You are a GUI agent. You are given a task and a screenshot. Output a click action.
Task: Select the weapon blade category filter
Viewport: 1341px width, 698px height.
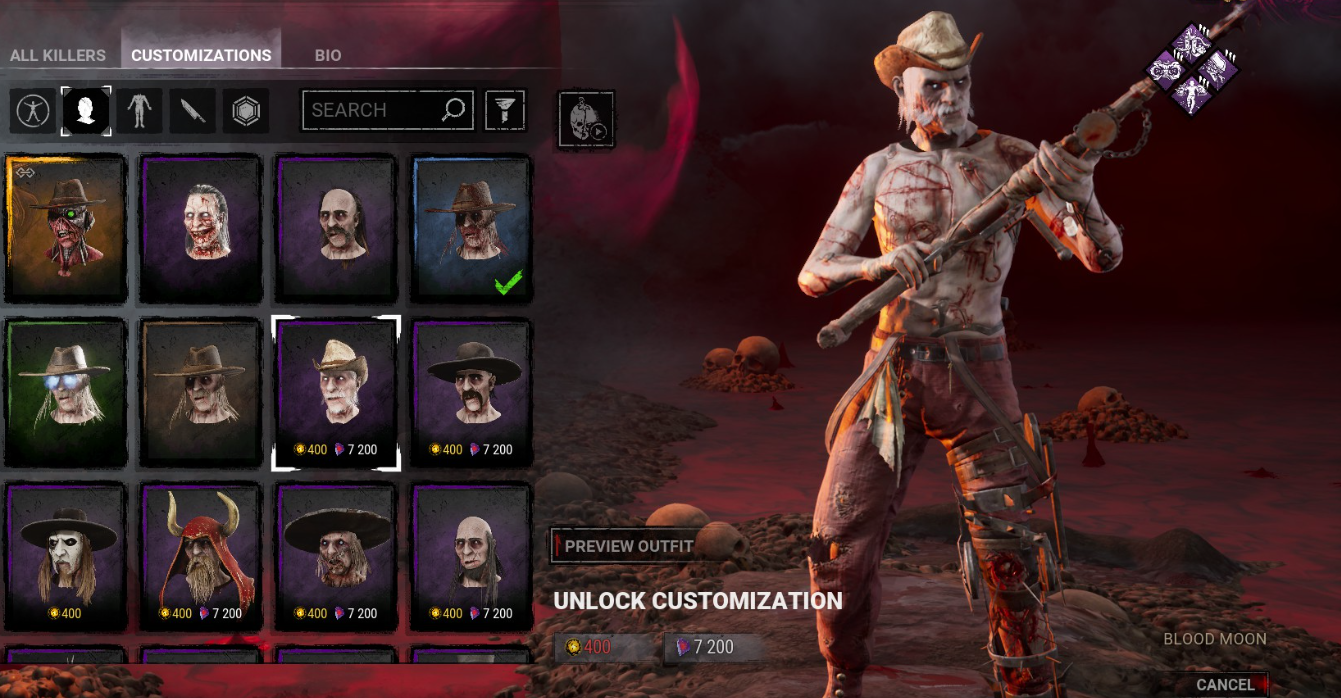[x=192, y=111]
